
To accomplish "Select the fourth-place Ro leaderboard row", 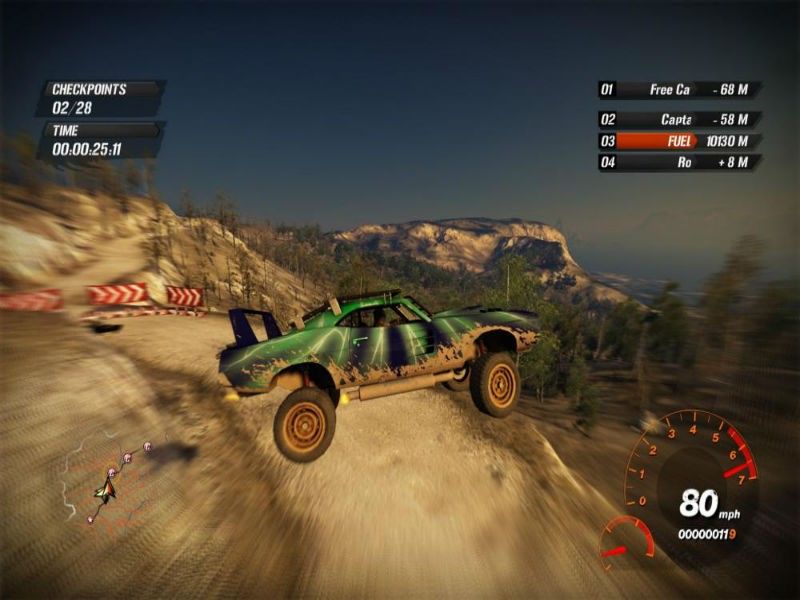I will click(679, 162).
